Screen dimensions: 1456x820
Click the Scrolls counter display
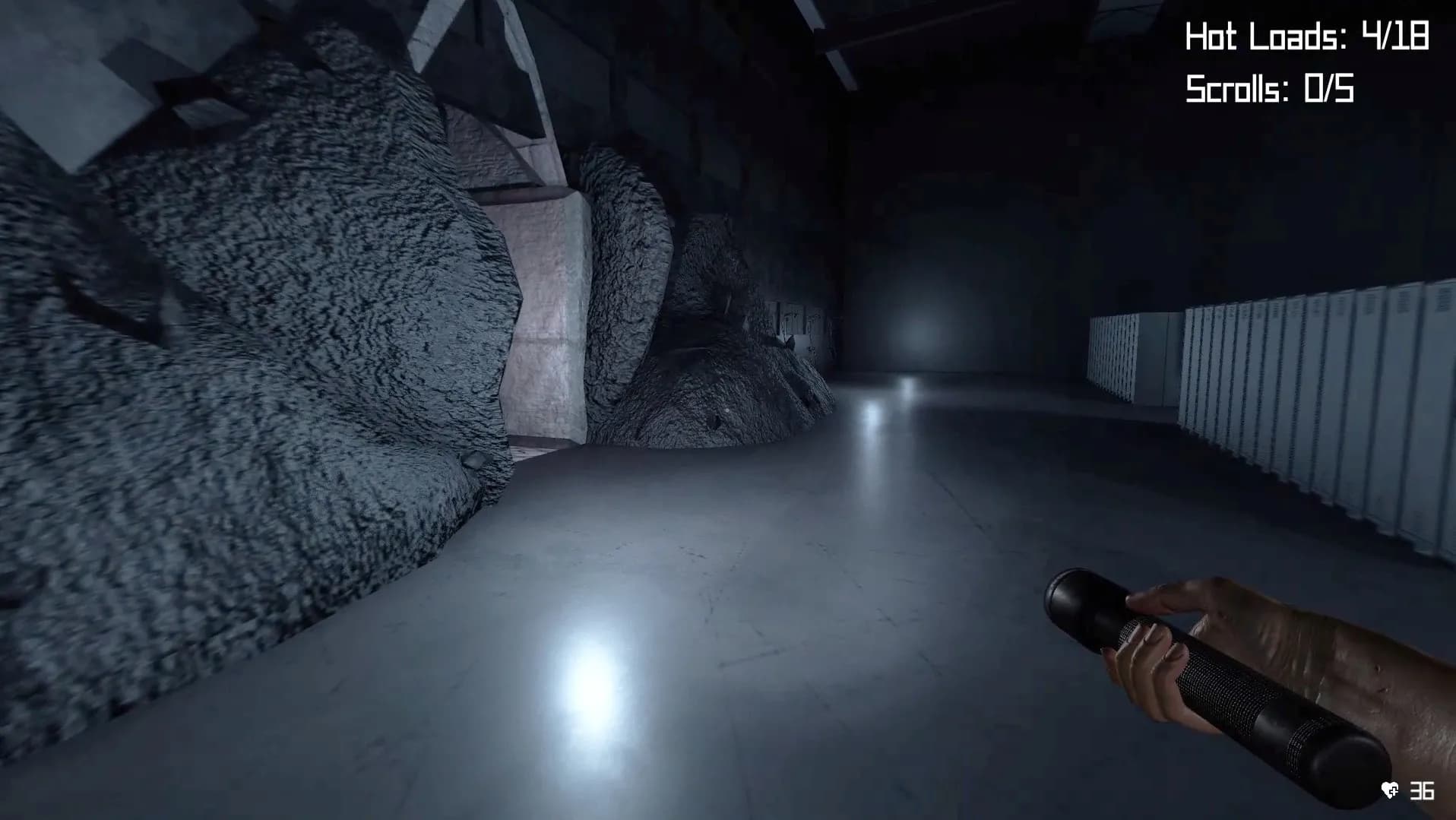pyautogui.click(x=1269, y=87)
